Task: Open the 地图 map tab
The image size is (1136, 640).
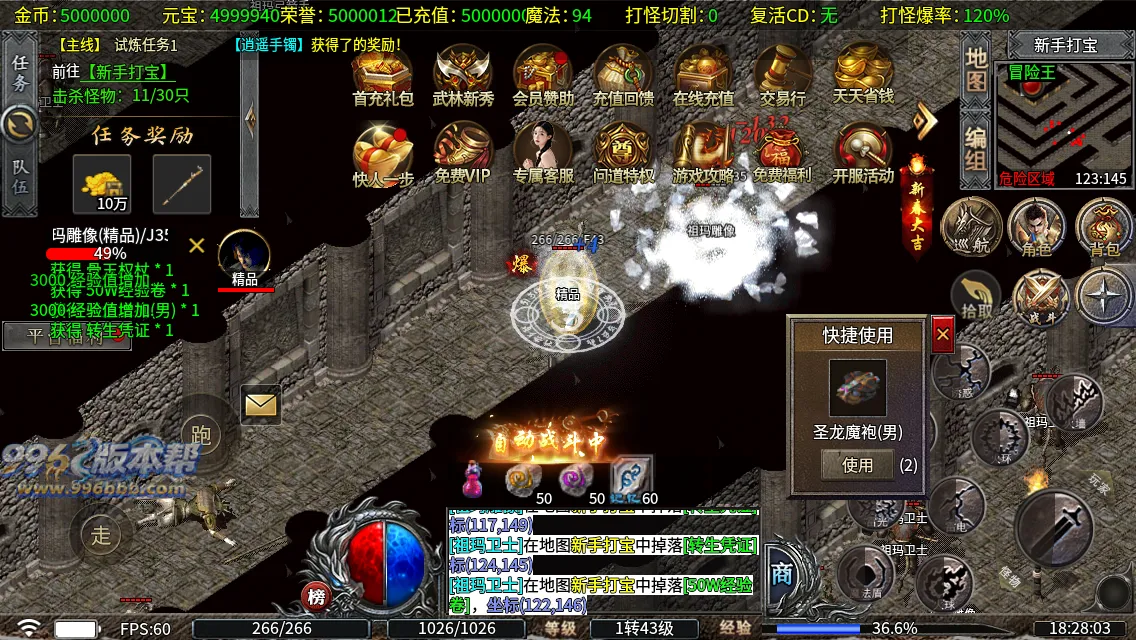Action: coord(976,67)
